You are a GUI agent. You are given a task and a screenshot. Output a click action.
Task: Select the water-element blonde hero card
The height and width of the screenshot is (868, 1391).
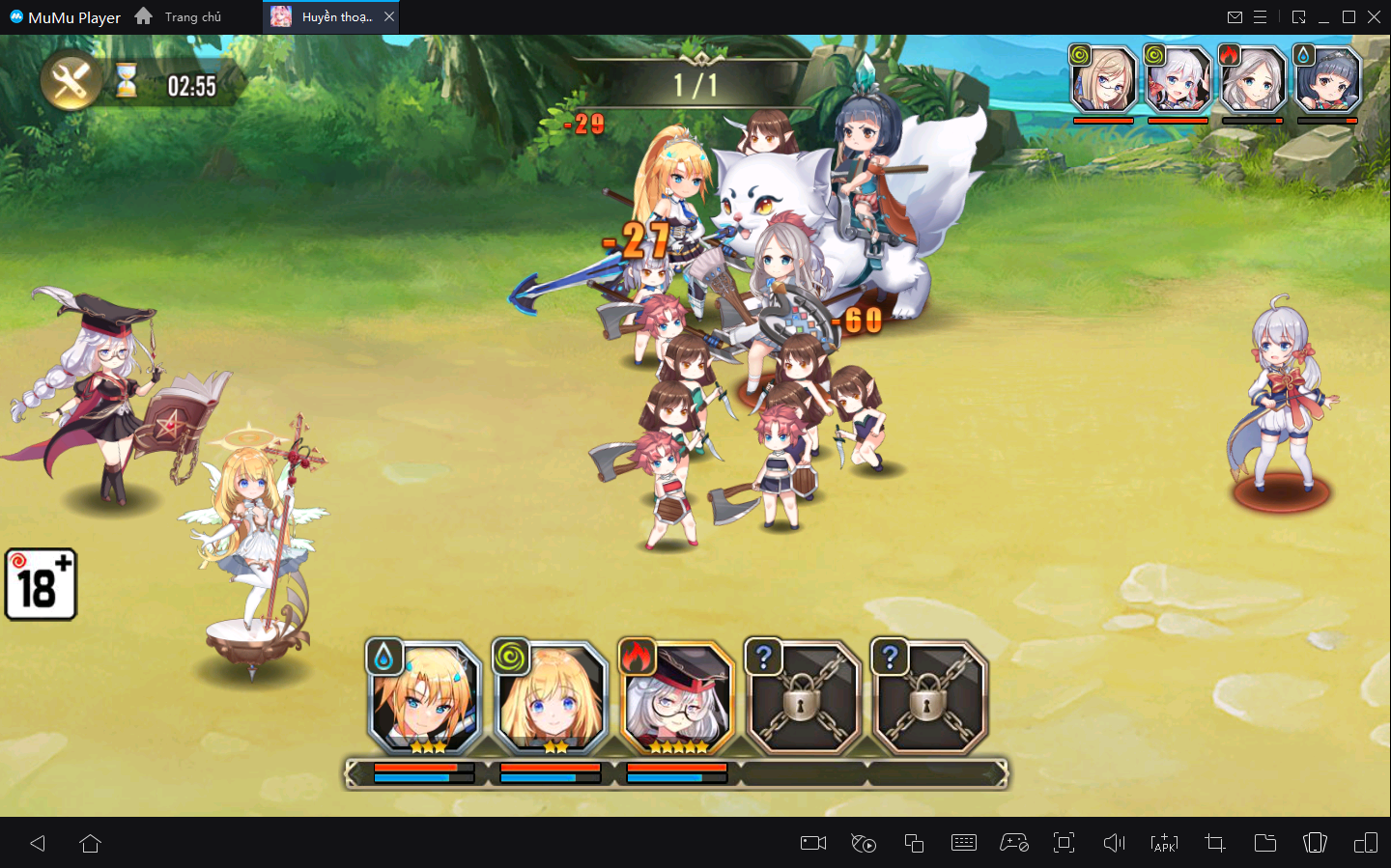(425, 699)
